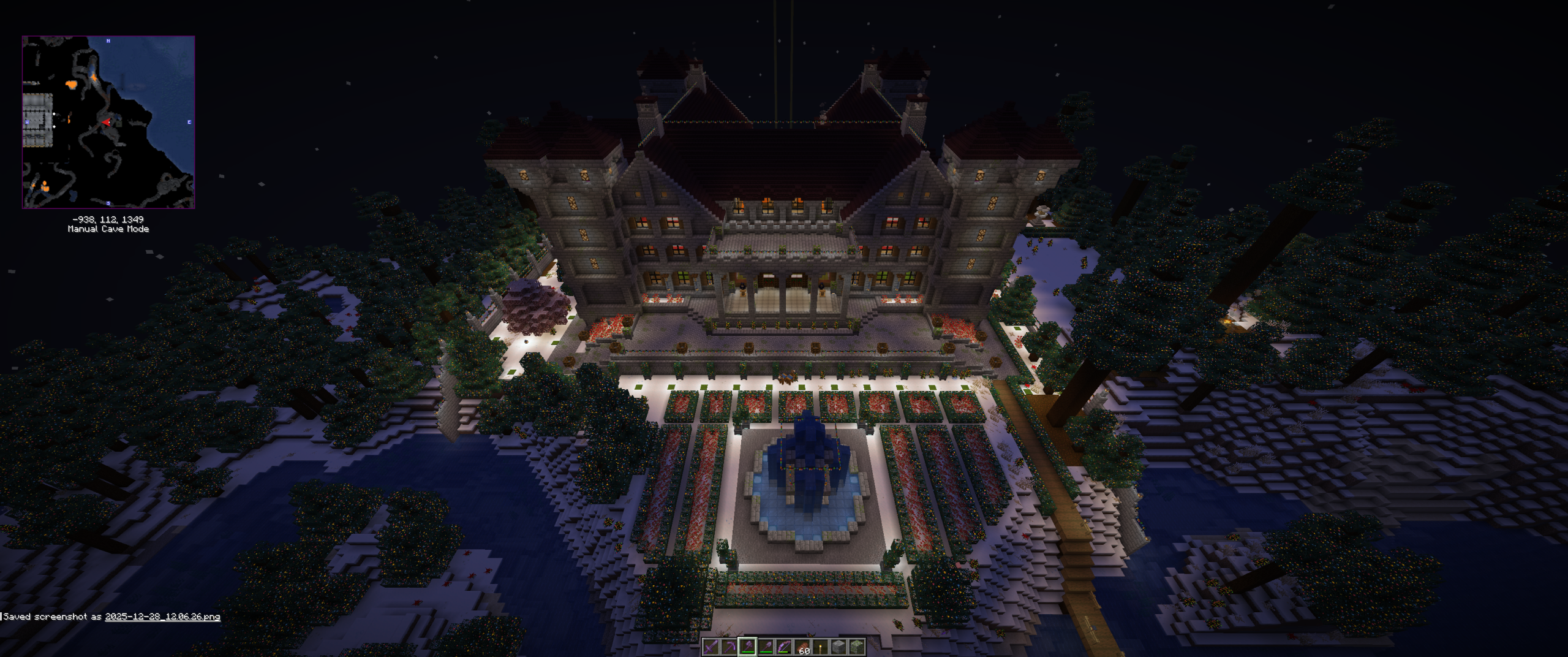Equip the enchanted bow from the hotbar
Image resolution: width=1568 pixels, height=657 pixels.
point(784,647)
